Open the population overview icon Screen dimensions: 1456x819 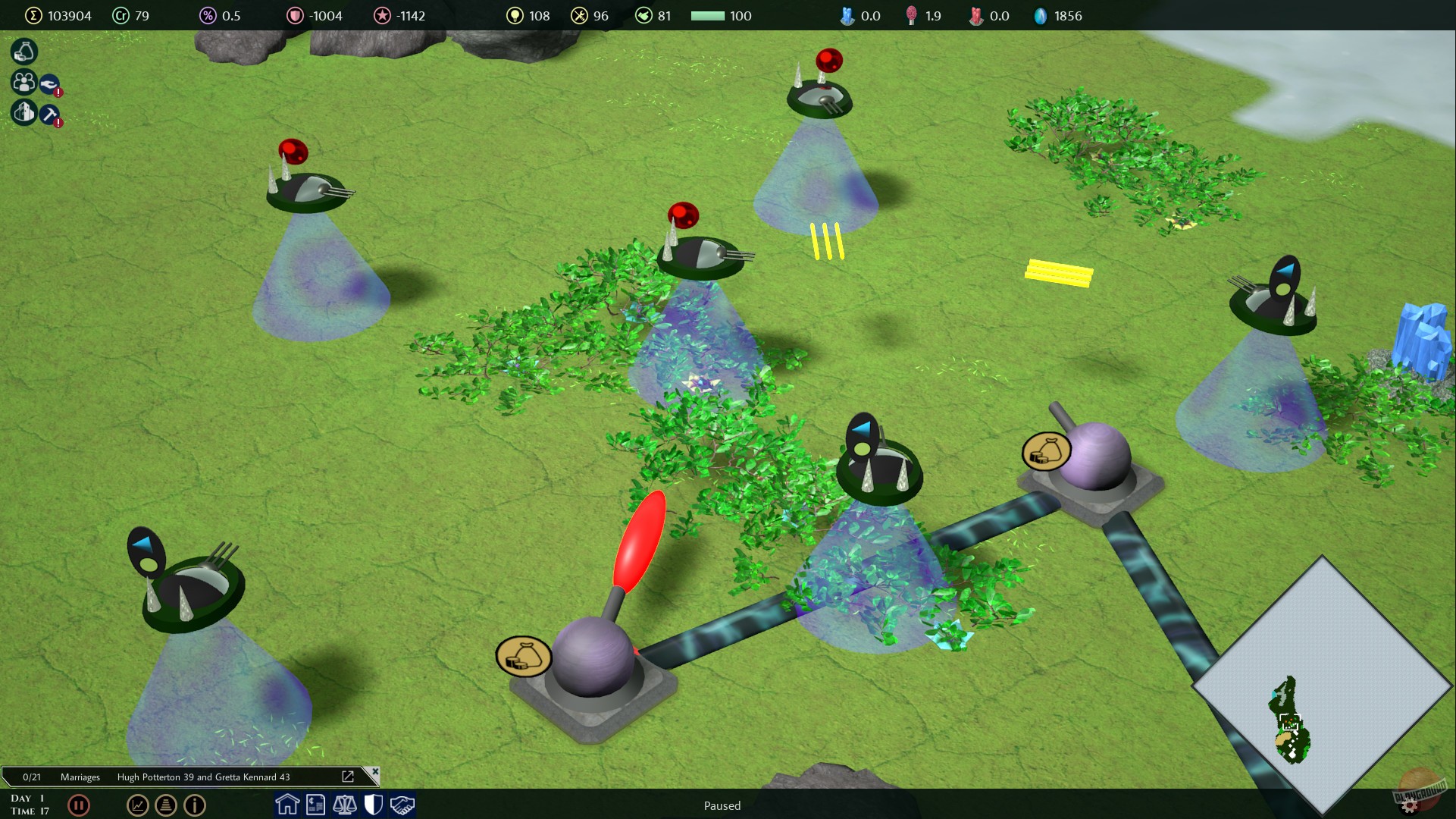(x=23, y=82)
